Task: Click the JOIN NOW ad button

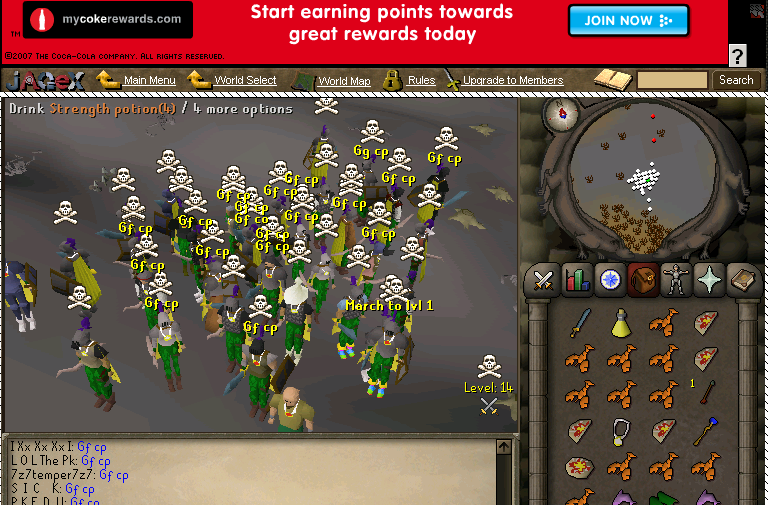Action: (x=628, y=20)
